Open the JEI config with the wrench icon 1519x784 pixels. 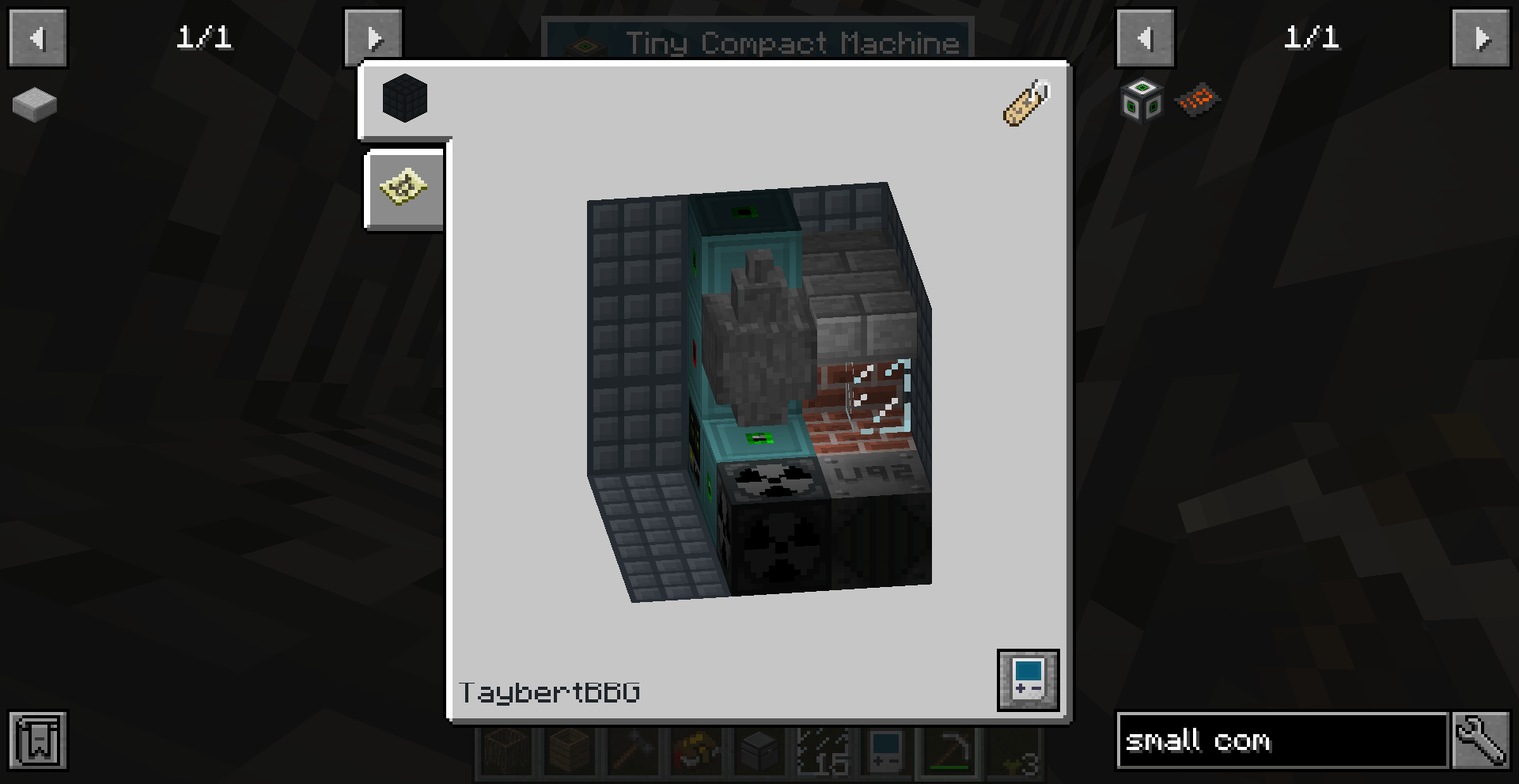tap(1483, 741)
